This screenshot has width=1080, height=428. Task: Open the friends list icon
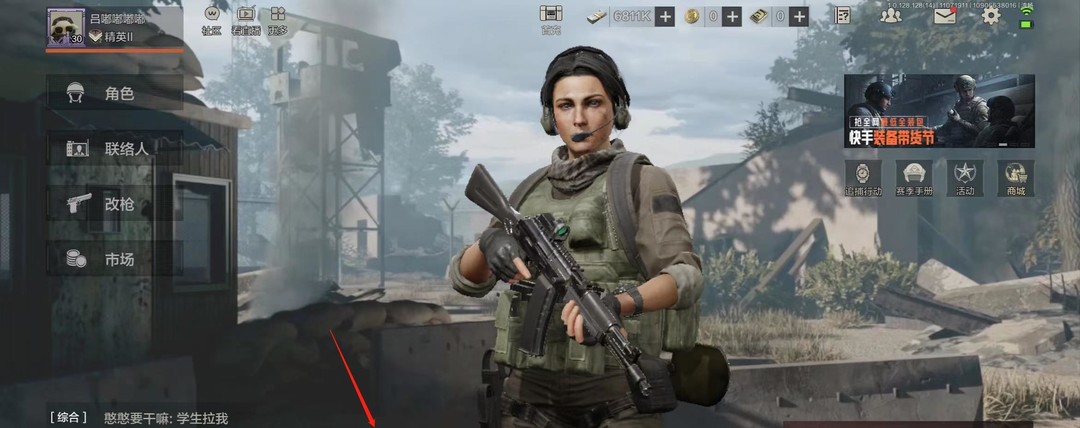pyautogui.click(x=891, y=16)
